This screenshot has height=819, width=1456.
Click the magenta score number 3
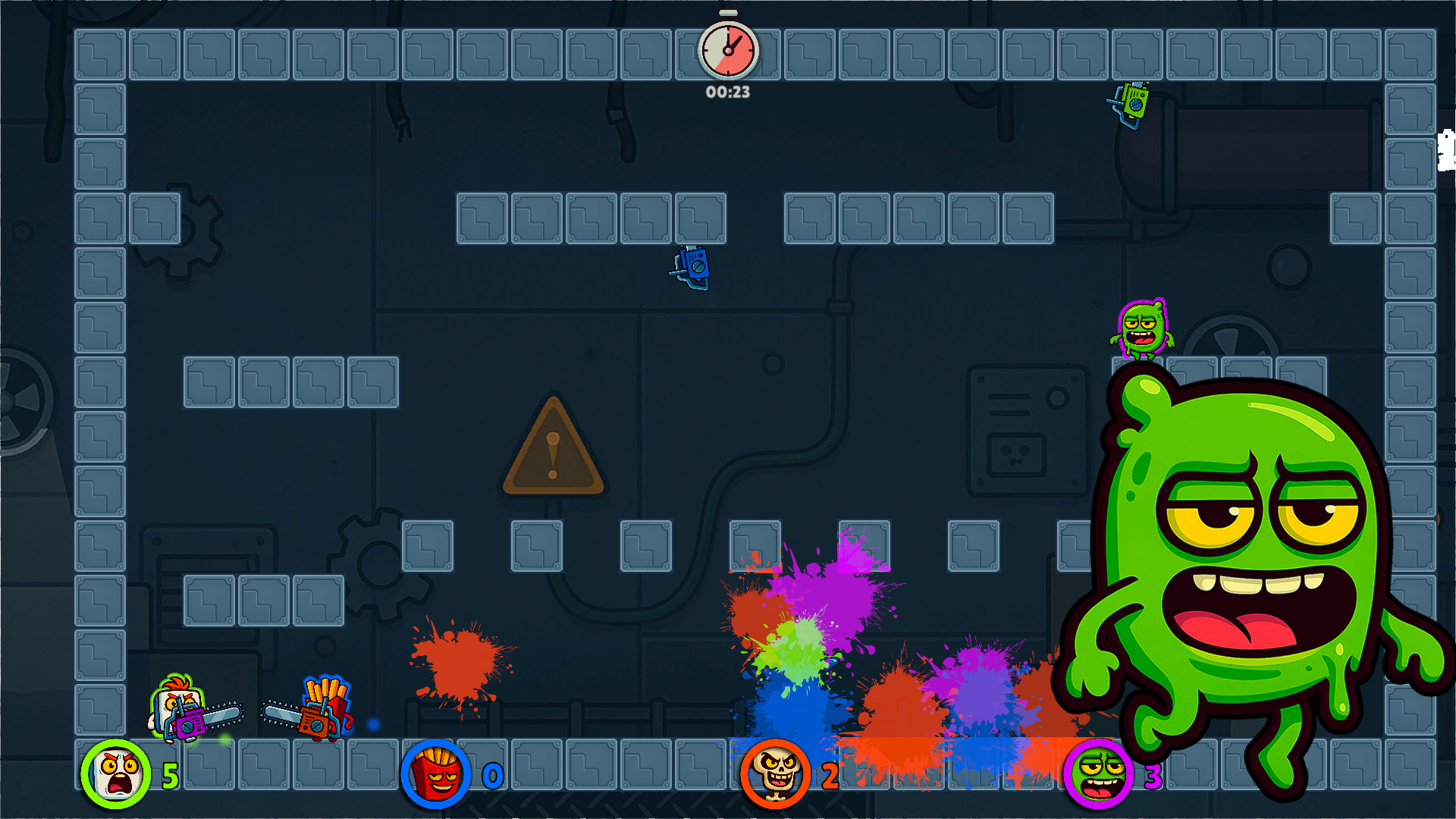(x=1153, y=777)
